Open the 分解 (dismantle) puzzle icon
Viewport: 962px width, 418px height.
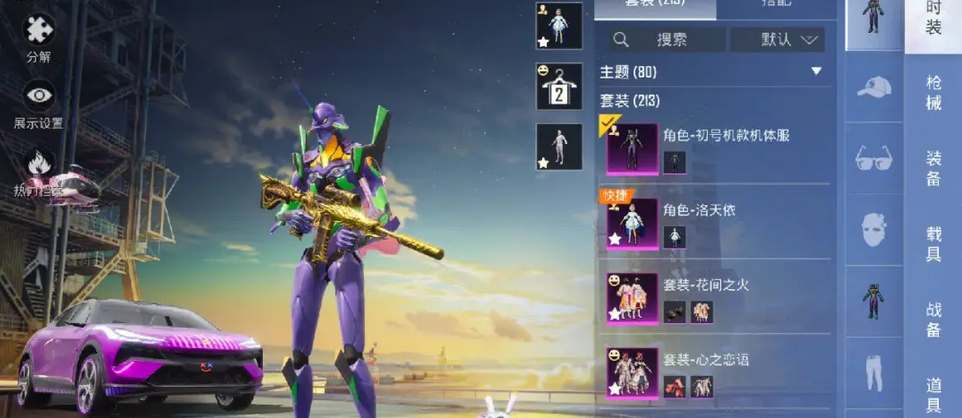point(39,32)
